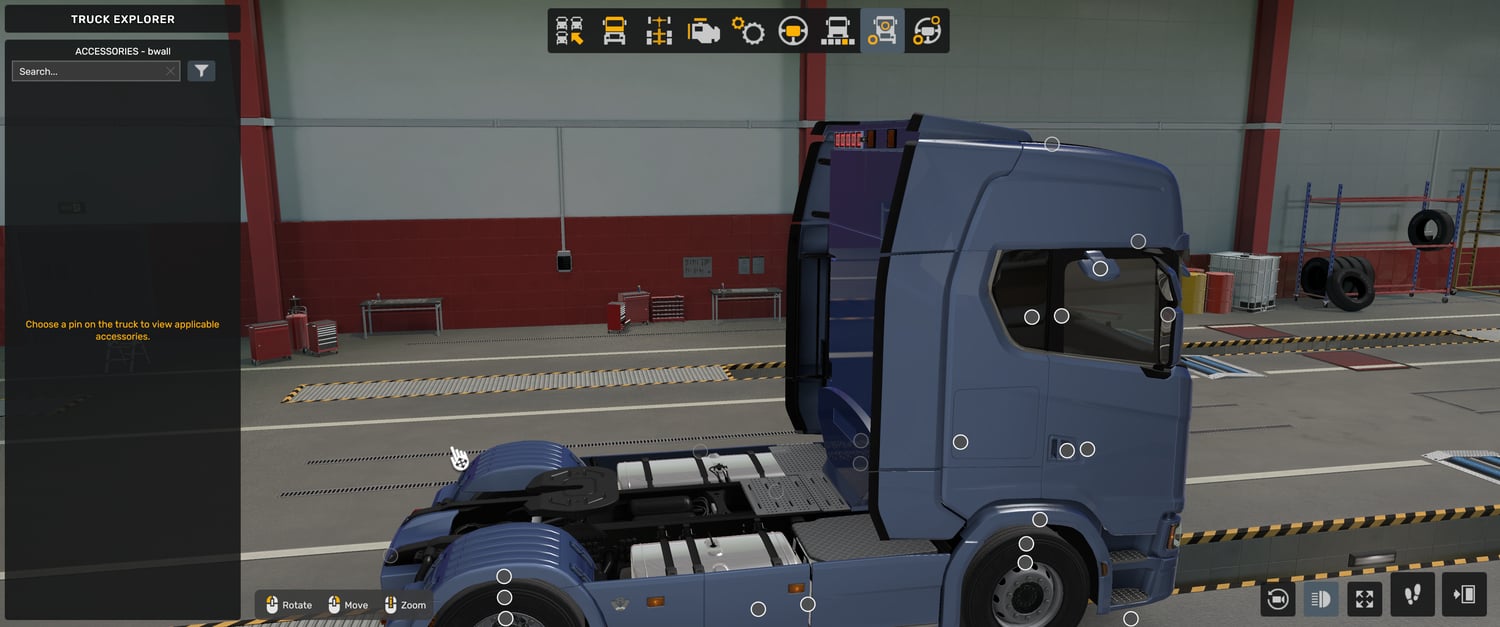Screen dimensions: 1500x627
Task: Activate the fullscreen expand arrows button
Action: pos(1364,599)
